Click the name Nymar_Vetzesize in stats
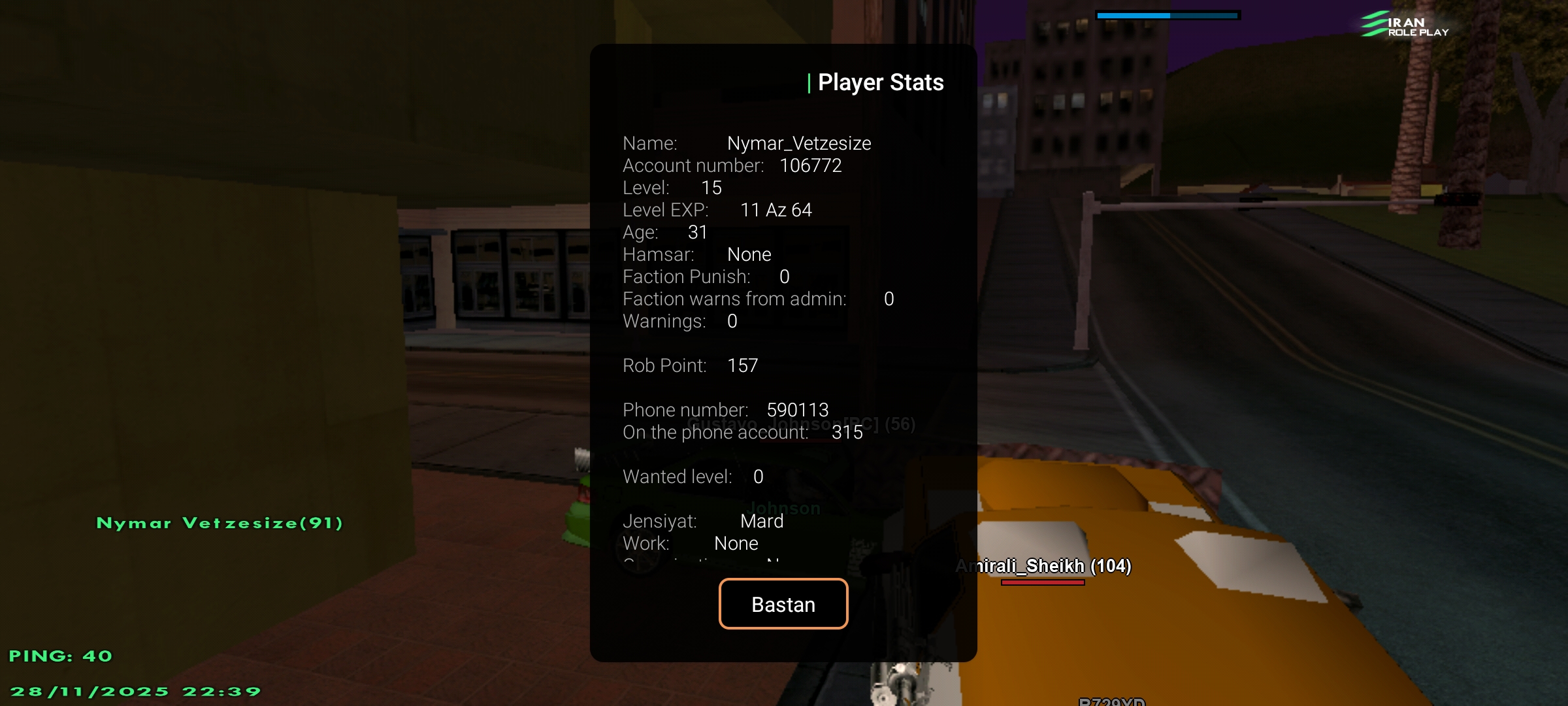1568x706 pixels. pos(800,143)
